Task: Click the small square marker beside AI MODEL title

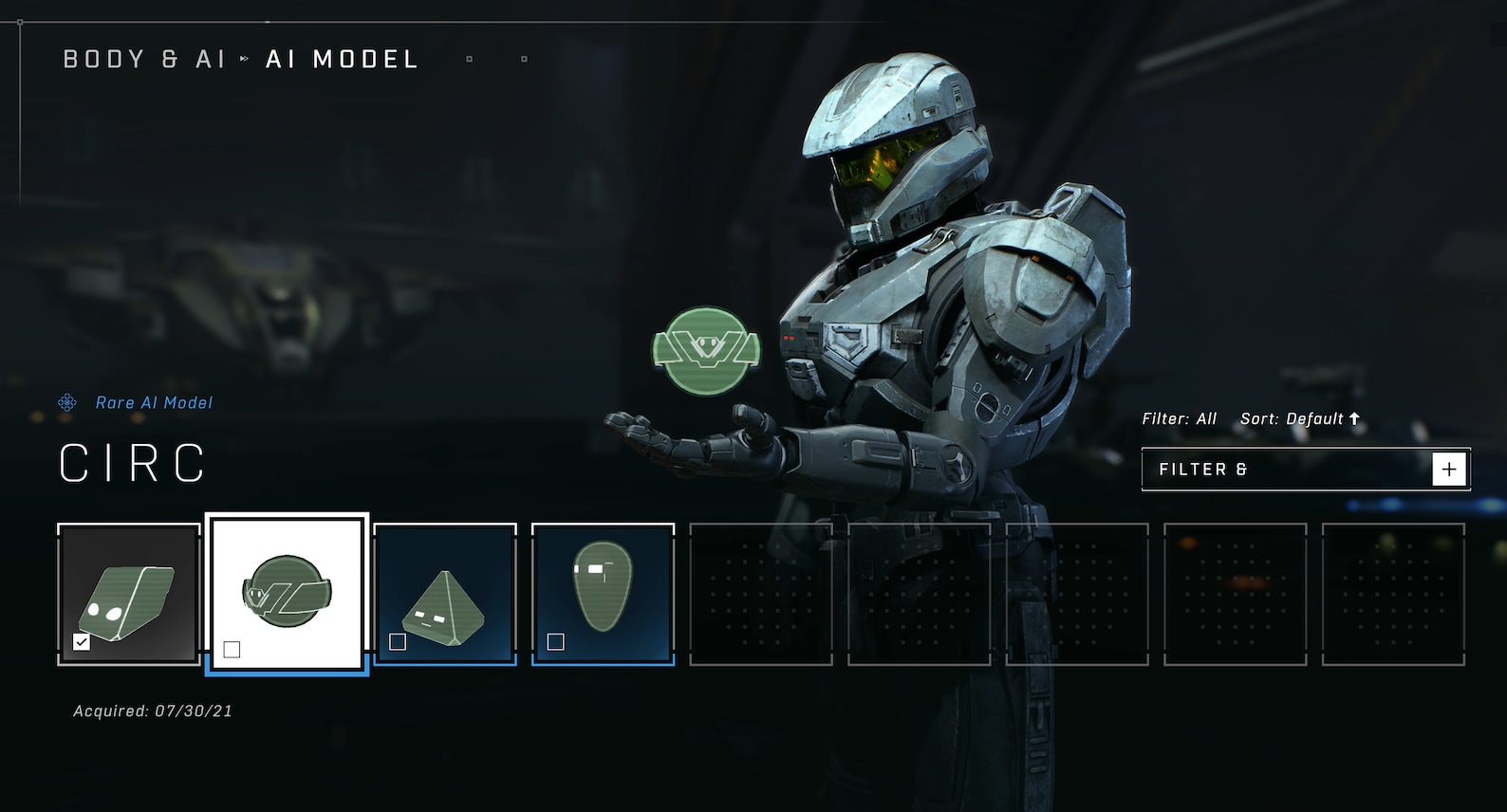Action: [x=468, y=59]
